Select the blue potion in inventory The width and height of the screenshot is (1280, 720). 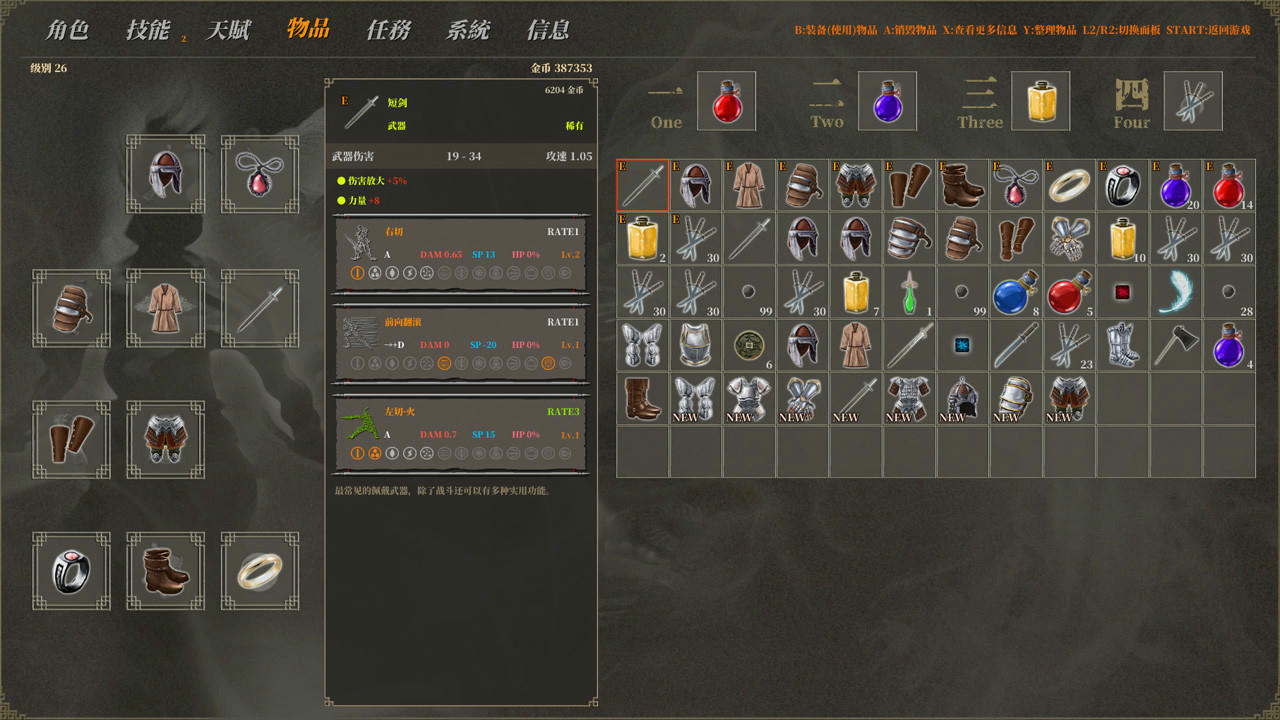tap(1016, 292)
